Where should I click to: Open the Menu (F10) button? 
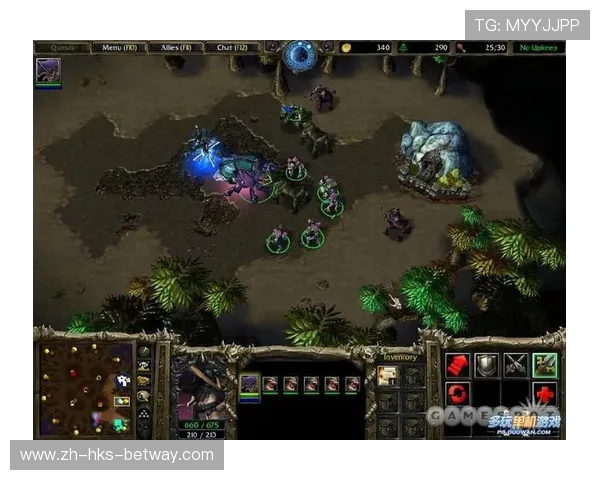119,47
